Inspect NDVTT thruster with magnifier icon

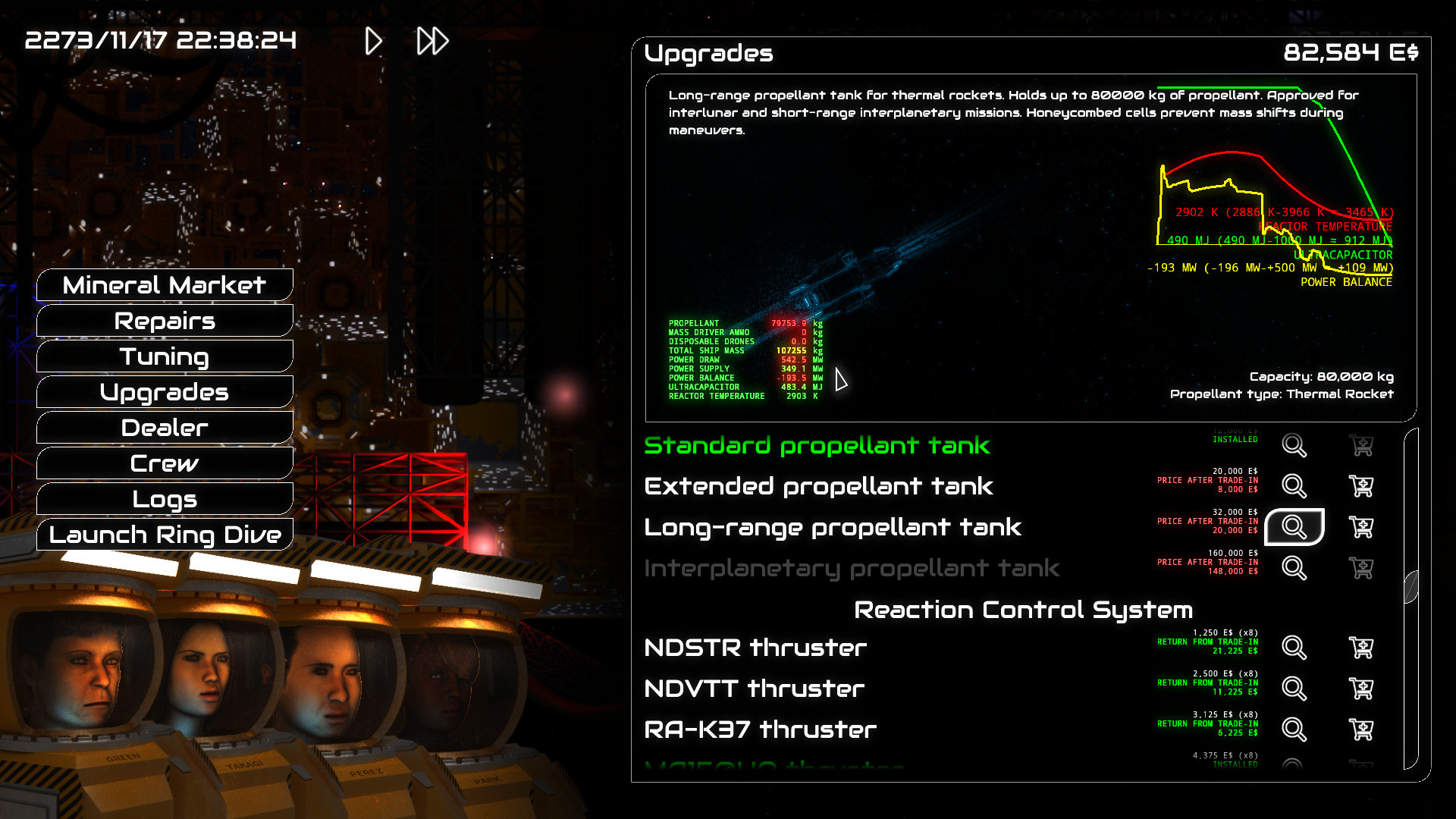pos(1293,689)
